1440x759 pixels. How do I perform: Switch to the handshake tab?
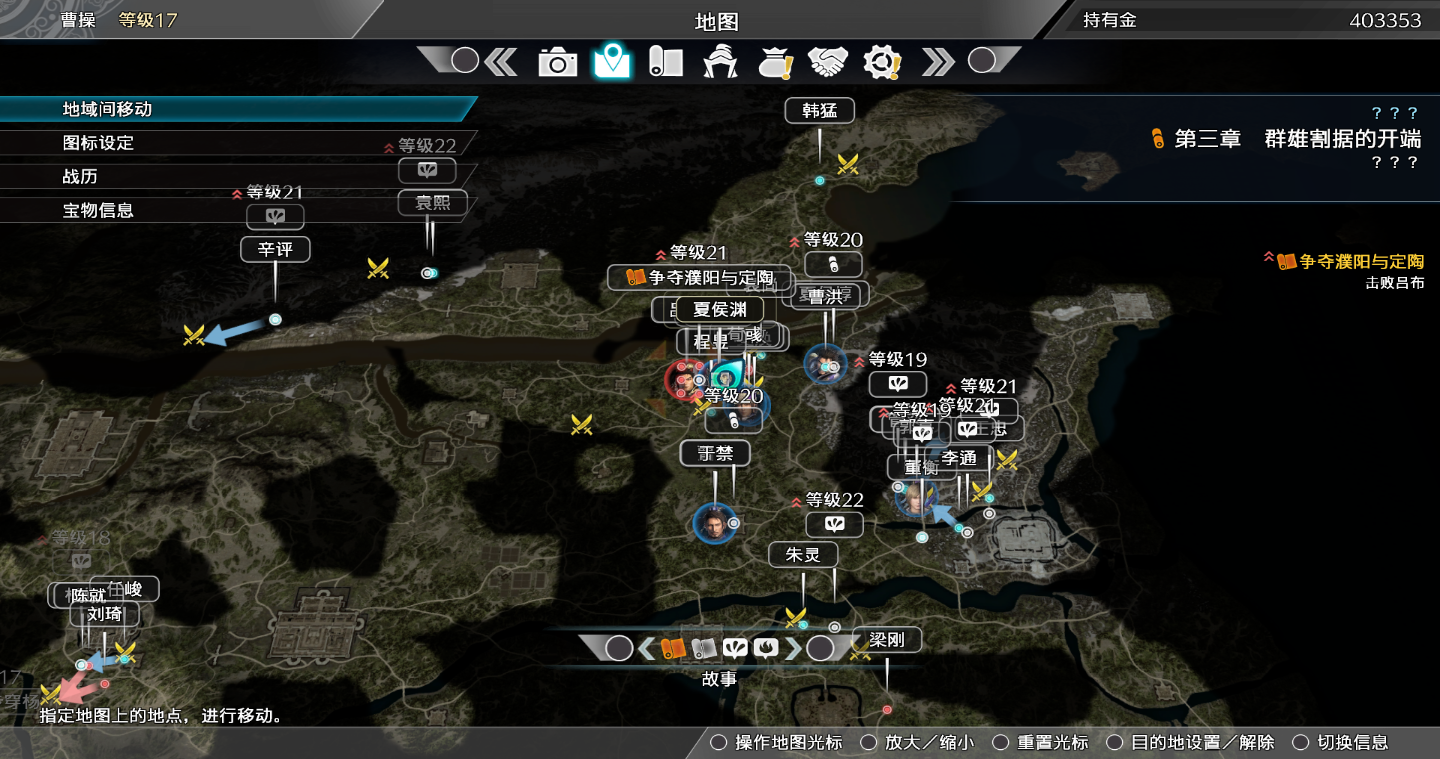828,62
